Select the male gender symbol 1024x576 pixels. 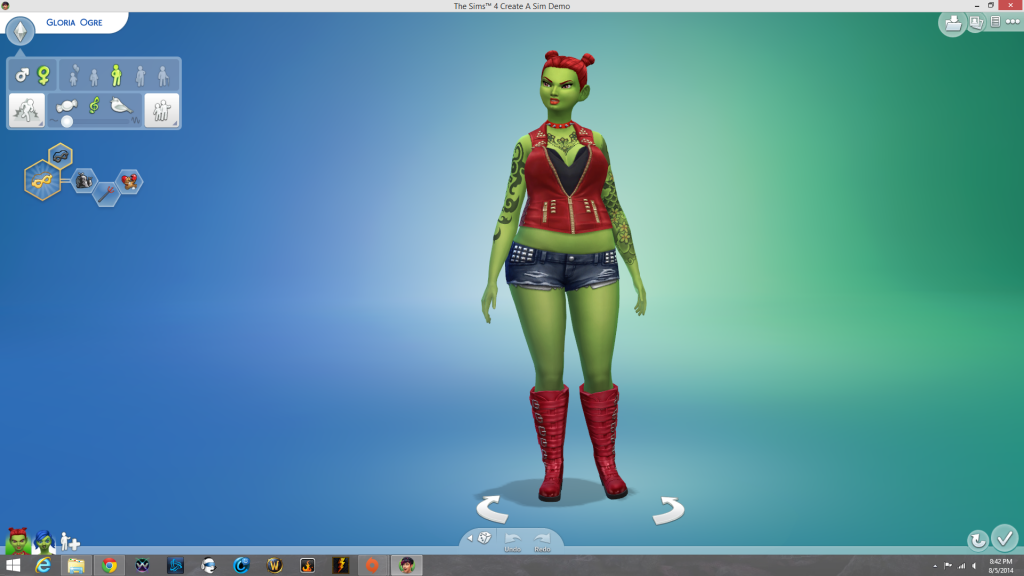pyautogui.click(x=22, y=75)
